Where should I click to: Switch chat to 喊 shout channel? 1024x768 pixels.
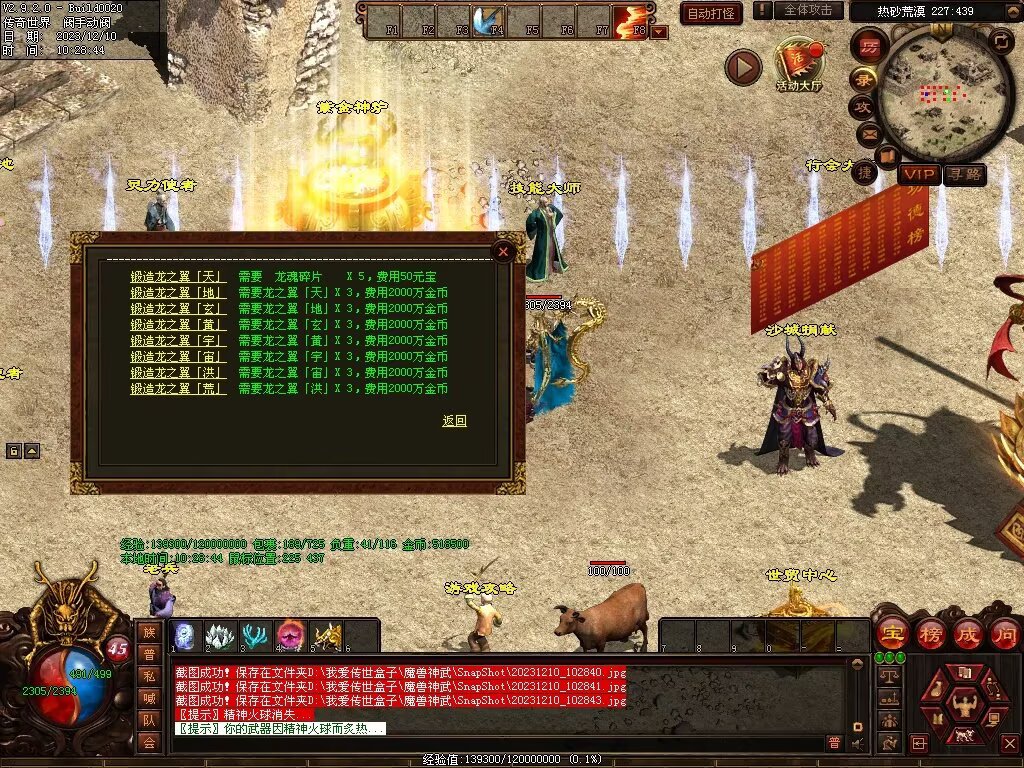[x=149, y=698]
